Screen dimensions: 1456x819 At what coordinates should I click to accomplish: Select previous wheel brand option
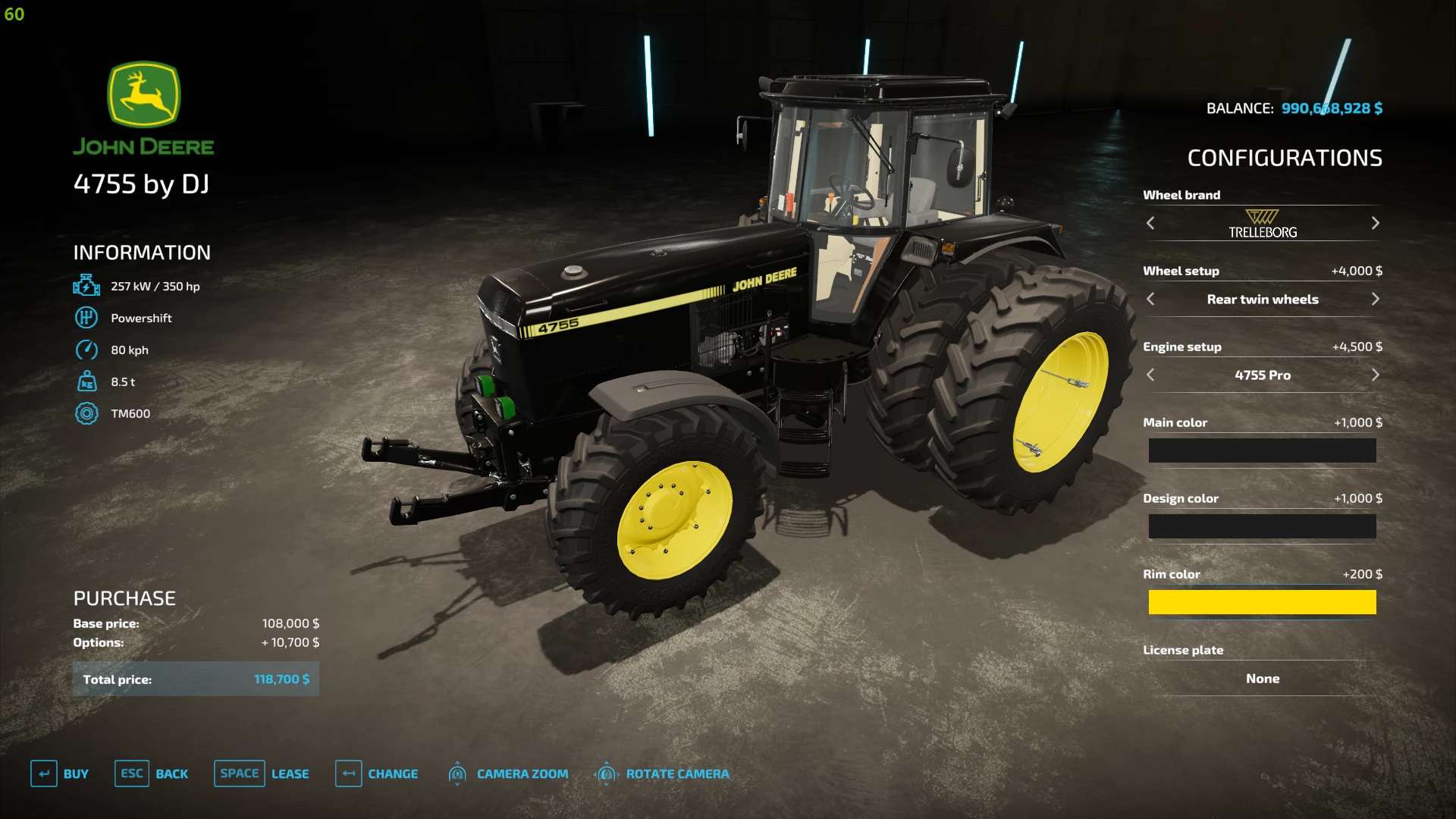1150,223
